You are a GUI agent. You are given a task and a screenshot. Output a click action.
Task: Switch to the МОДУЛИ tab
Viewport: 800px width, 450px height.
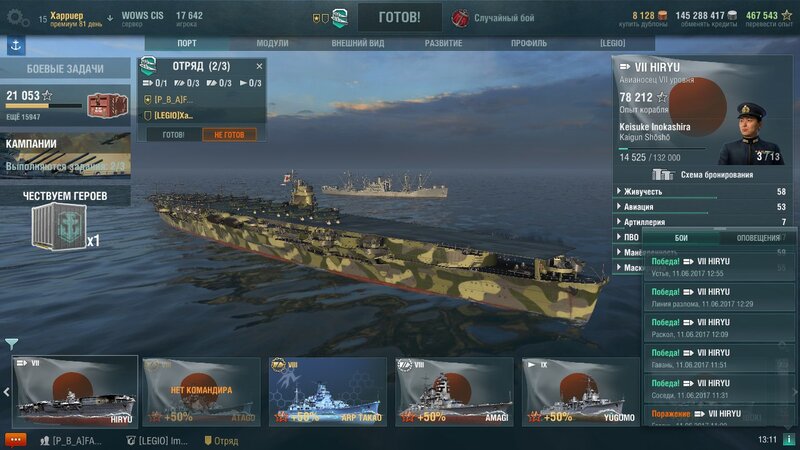point(272,44)
